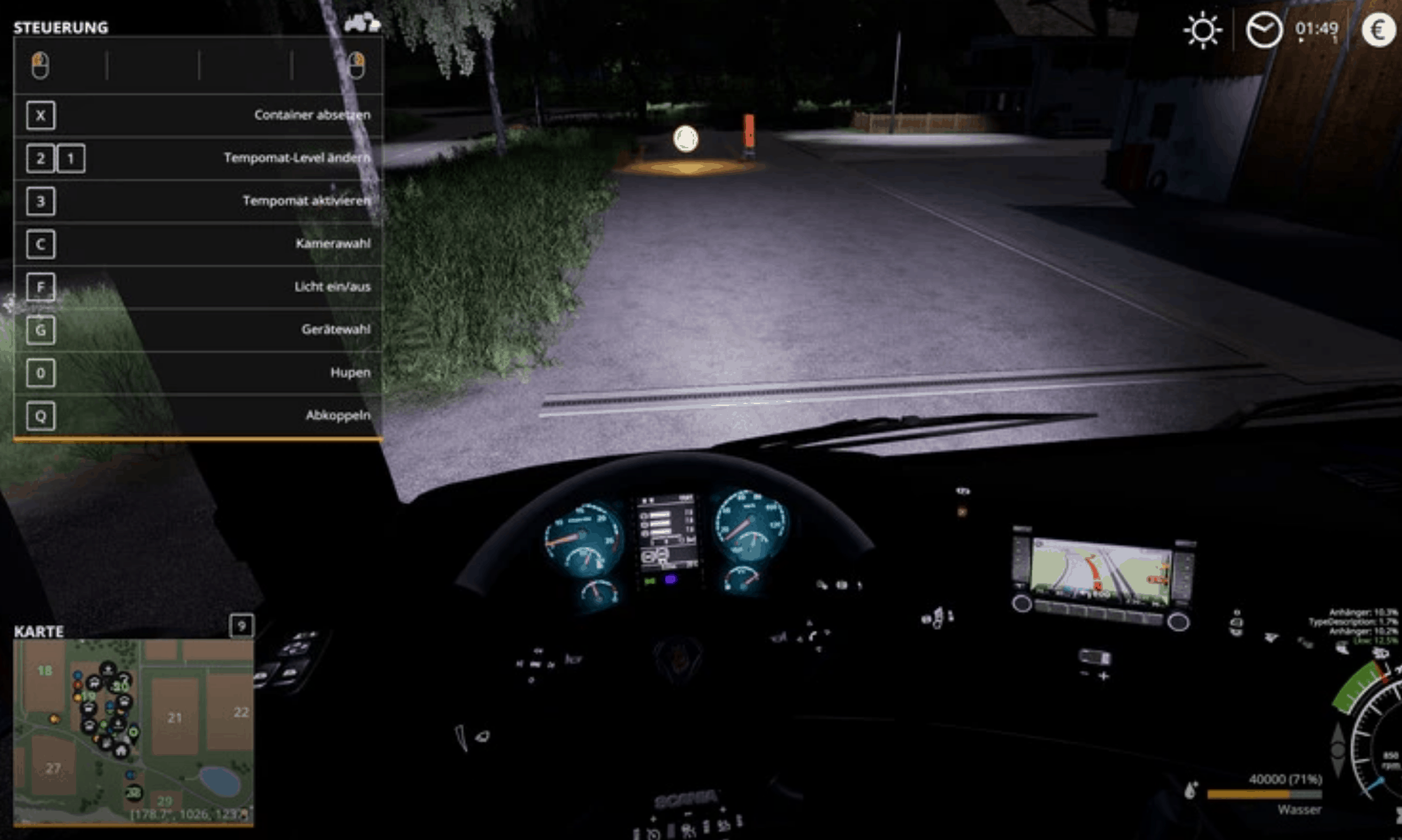This screenshot has height=840, width=1402.
Task: Click the KARTE panel label
Action: point(39,632)
